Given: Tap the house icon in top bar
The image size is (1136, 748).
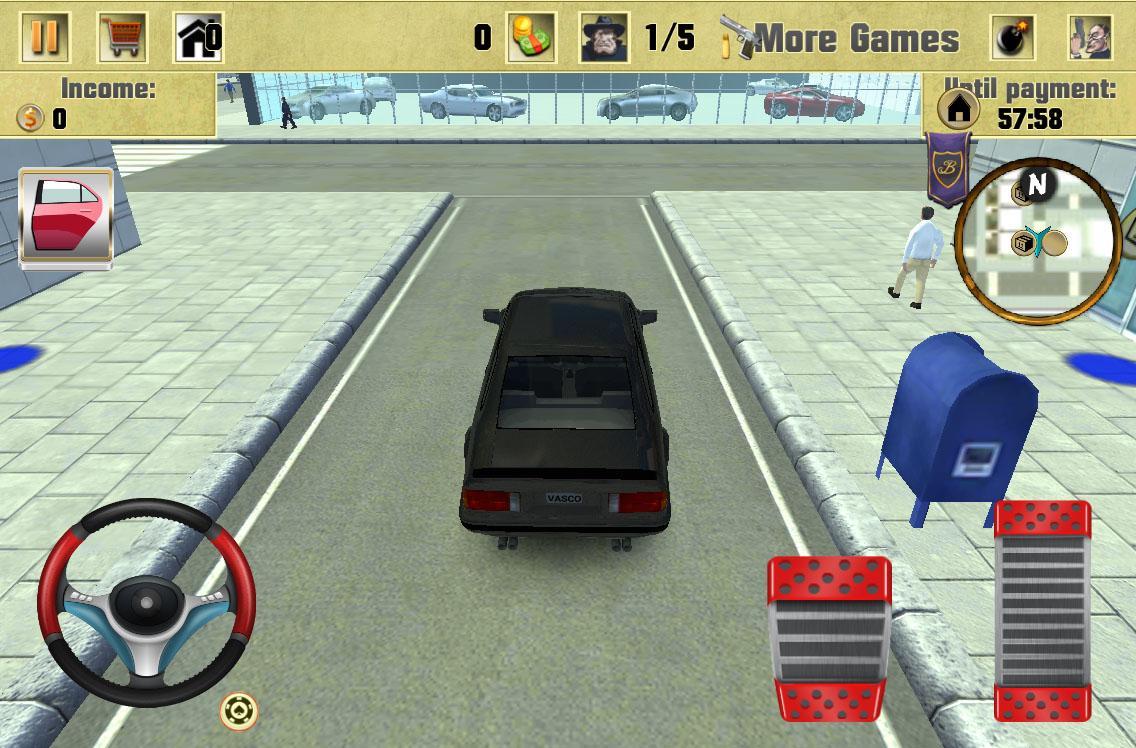Looking at the screenshot, I should (x=197, y=37).
